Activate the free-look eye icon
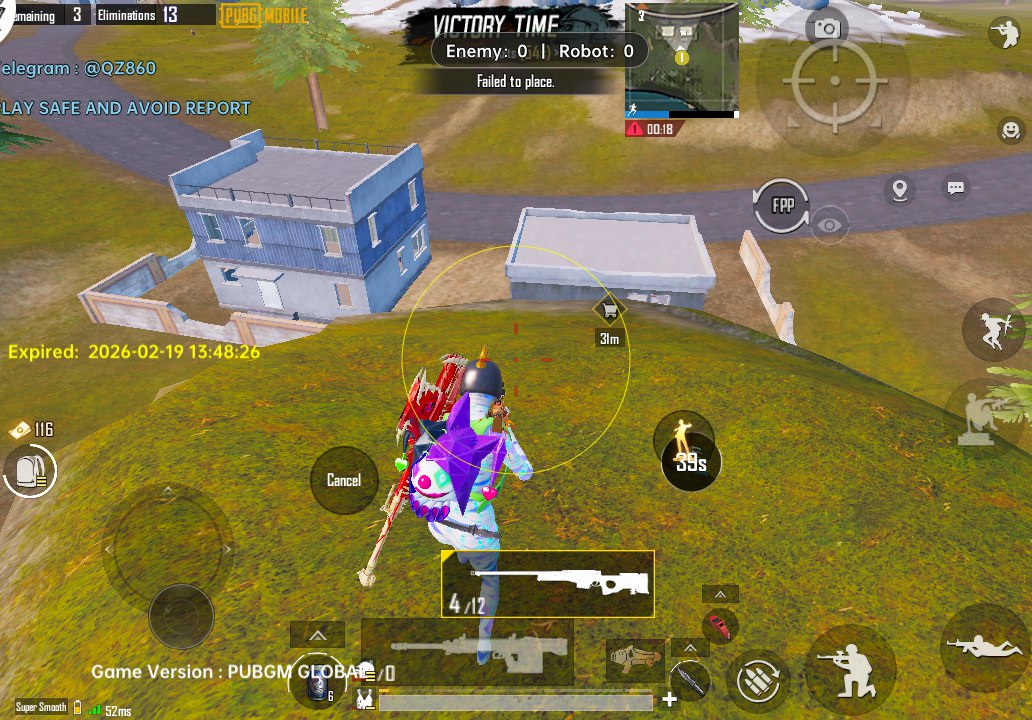The image size is (1032, 720). click(x=829, y=225)
